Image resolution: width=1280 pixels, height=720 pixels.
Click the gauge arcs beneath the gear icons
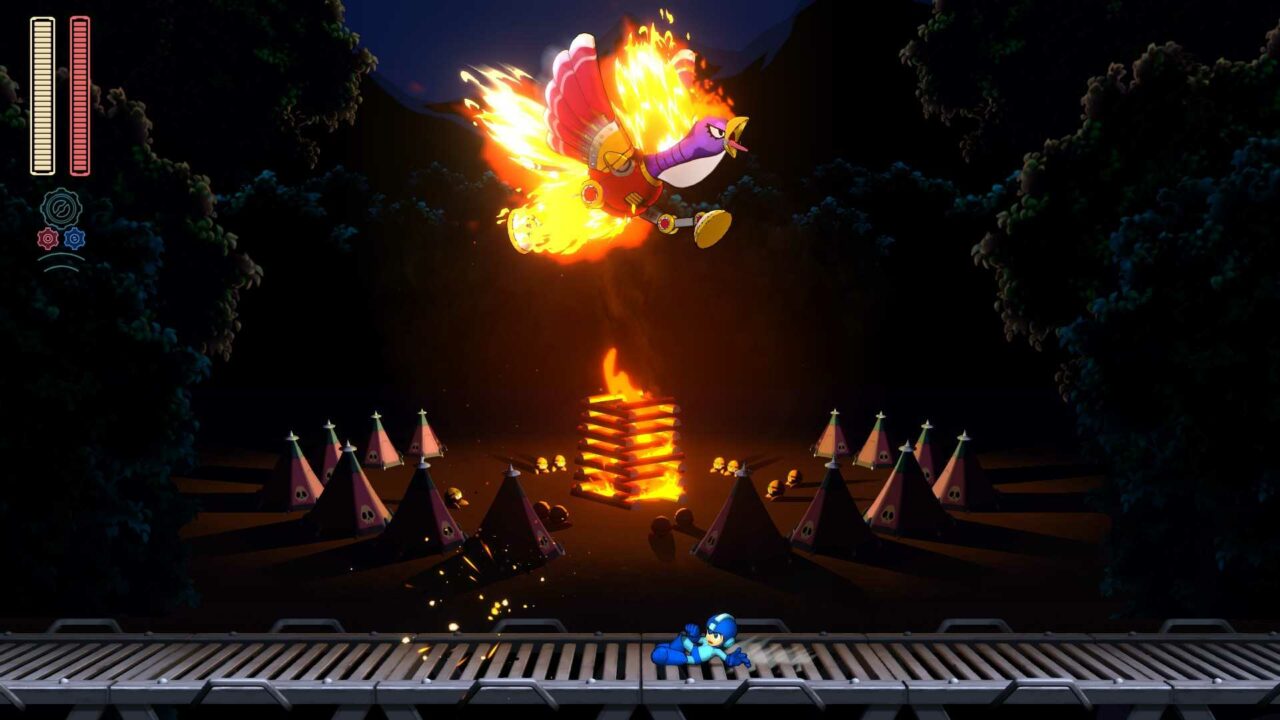pyautogui.click(x=62, y=261)
